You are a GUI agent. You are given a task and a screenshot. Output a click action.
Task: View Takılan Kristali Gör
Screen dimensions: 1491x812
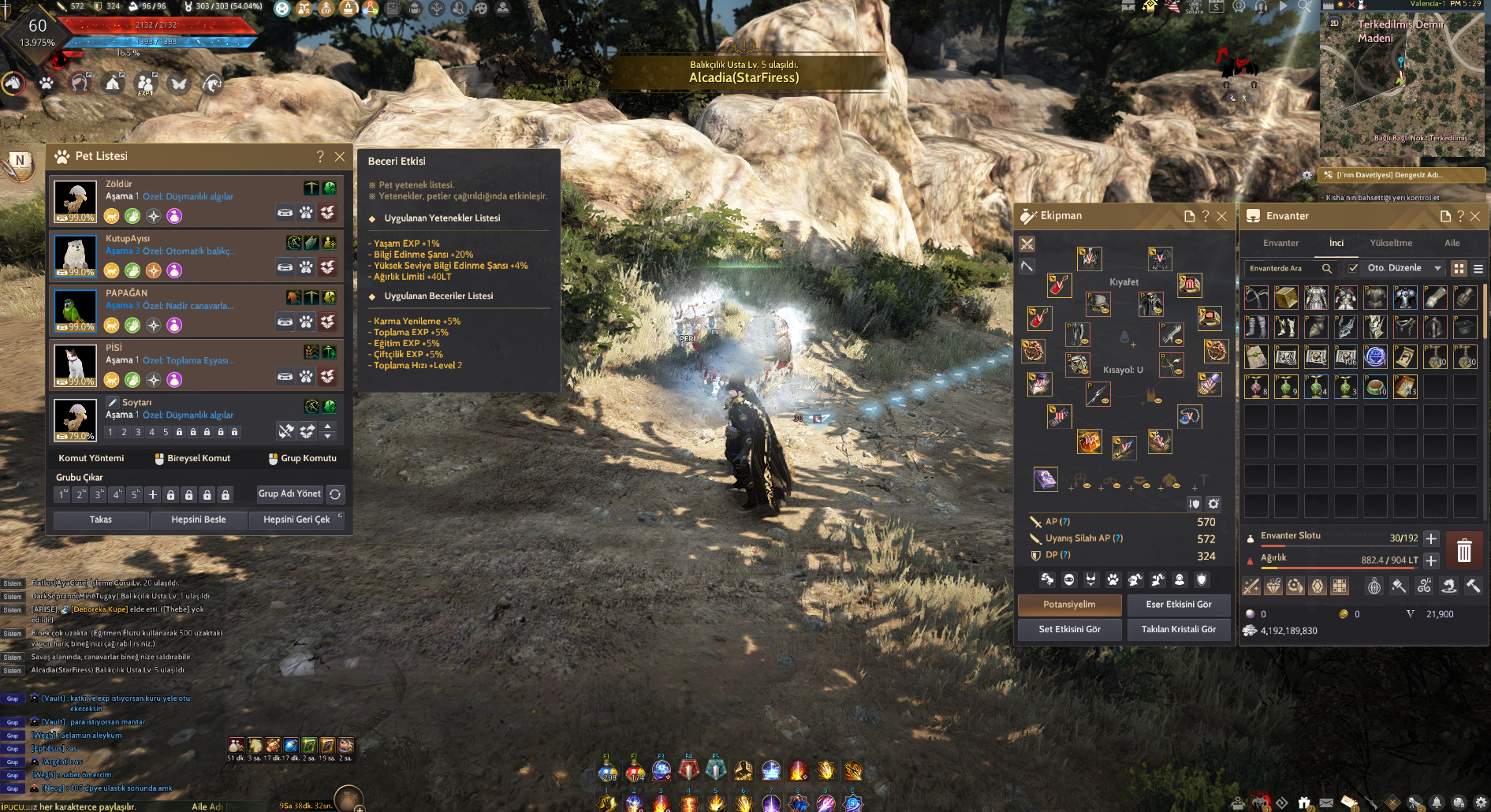[1179, 629]
